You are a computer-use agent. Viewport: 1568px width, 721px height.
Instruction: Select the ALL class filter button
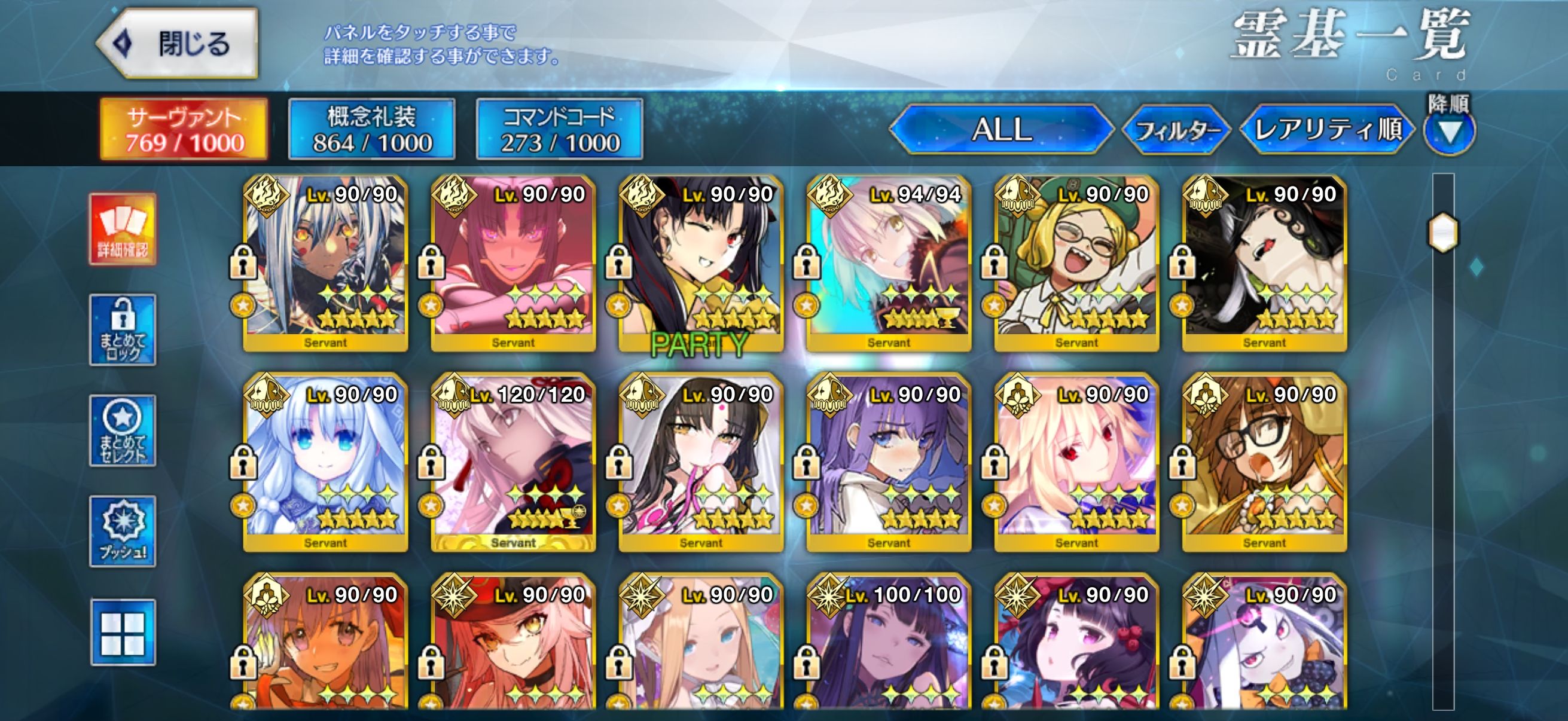coord(1000,130)
